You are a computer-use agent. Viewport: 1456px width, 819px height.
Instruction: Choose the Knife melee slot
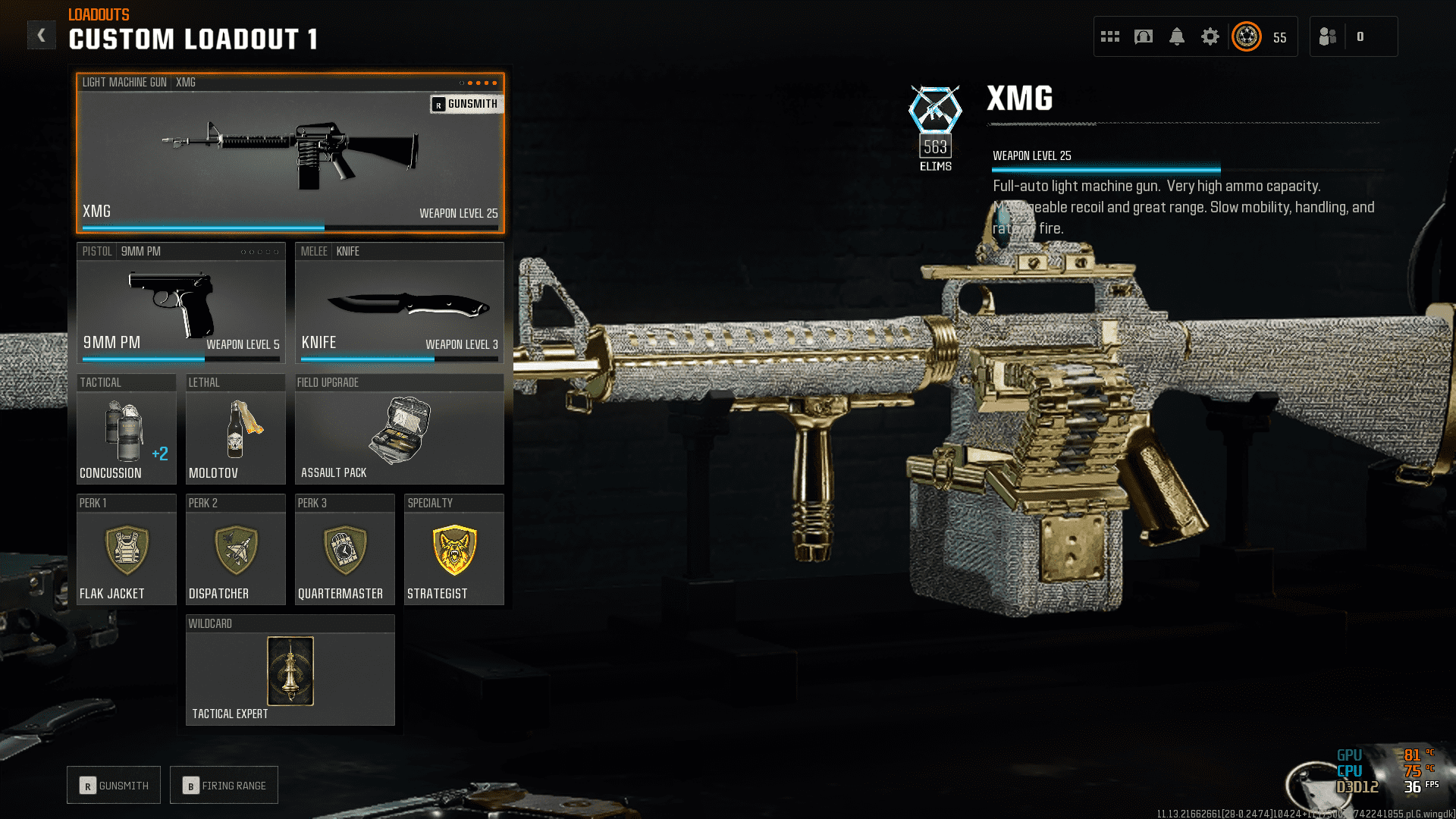coord(399,303)
